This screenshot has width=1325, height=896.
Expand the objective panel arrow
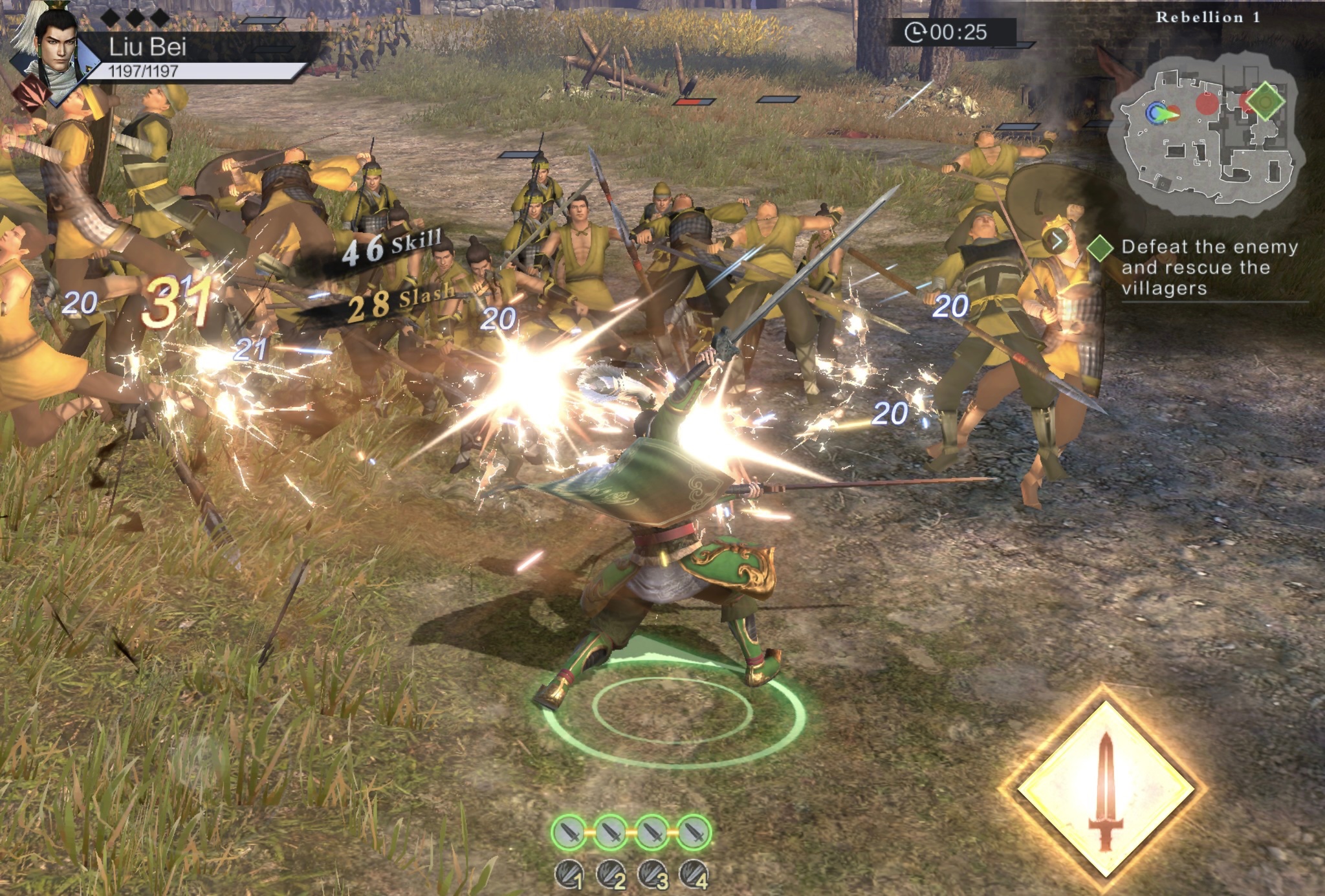click(1057, 241)
